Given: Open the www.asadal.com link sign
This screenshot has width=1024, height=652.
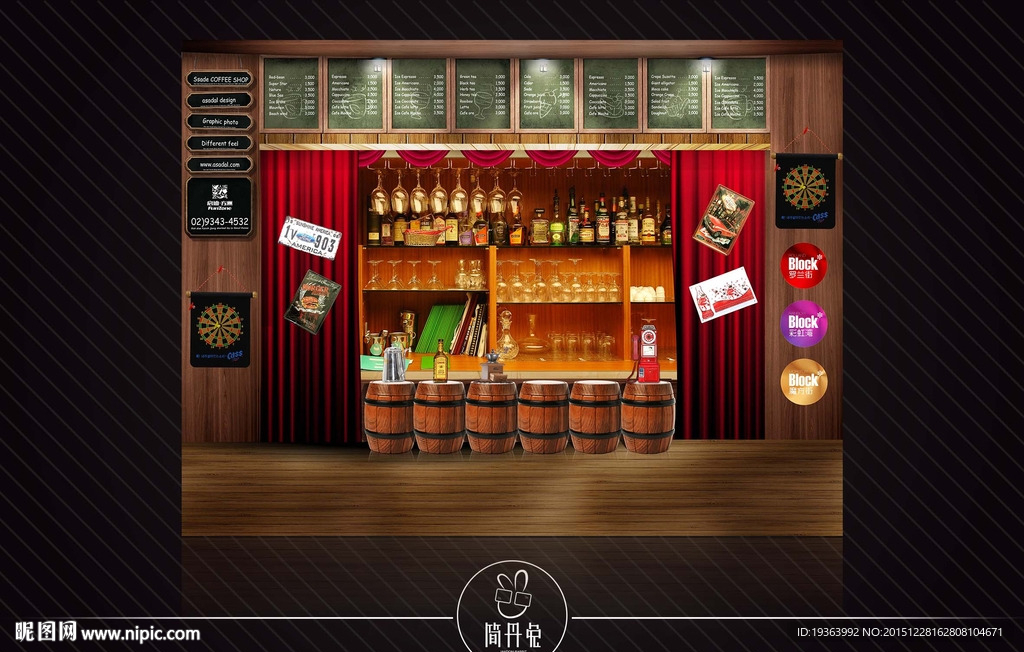Looking at the screenshot, I should [219, 164].
